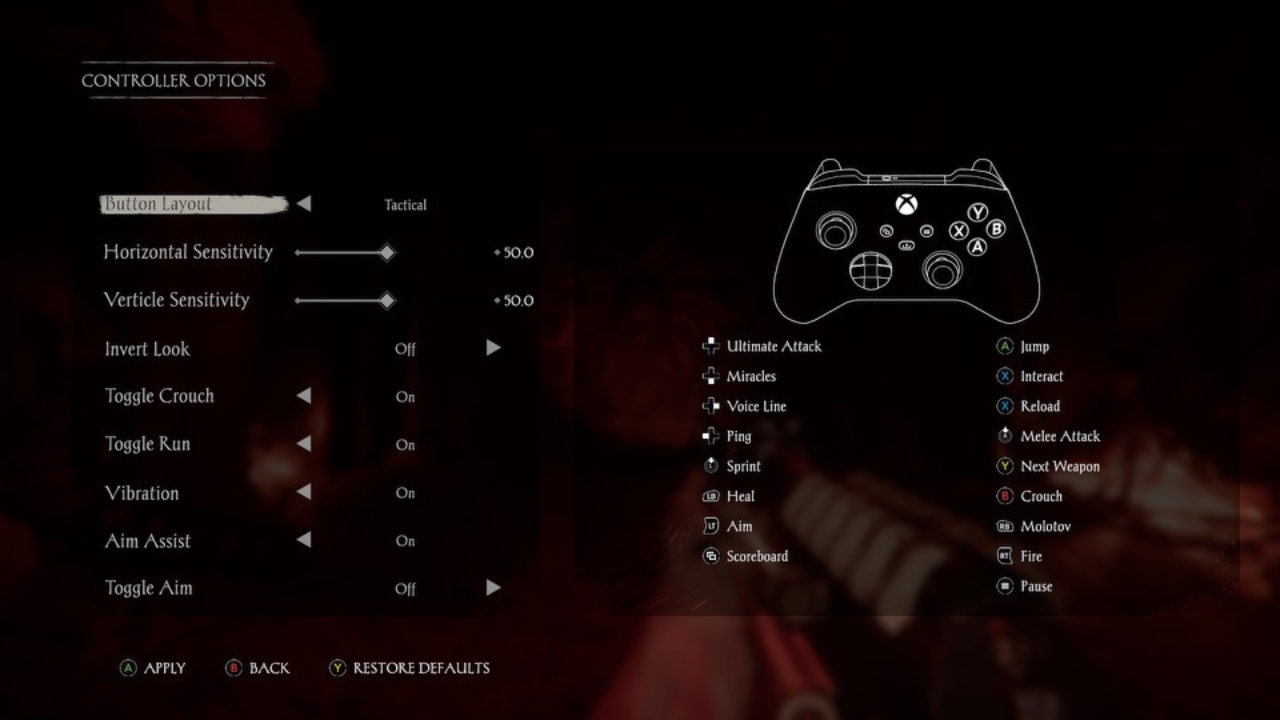Click the green A icon next to Jump
The width and height of the screenshot is (1280, 720).
point(1003,346)
